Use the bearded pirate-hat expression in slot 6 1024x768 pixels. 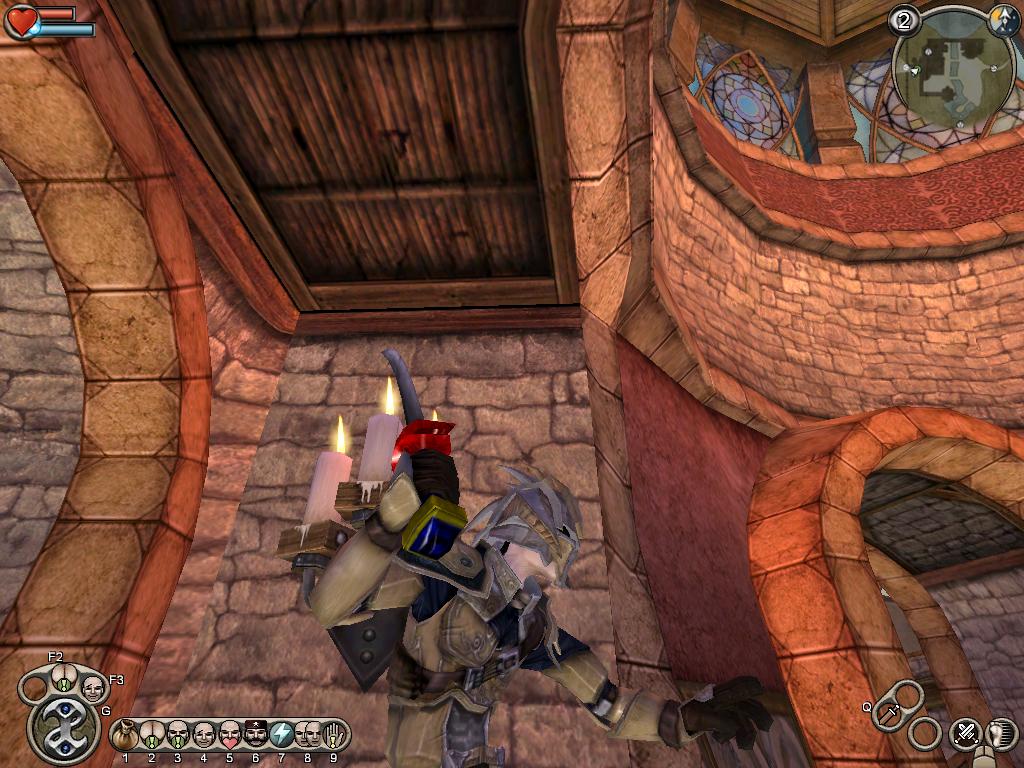255,736
